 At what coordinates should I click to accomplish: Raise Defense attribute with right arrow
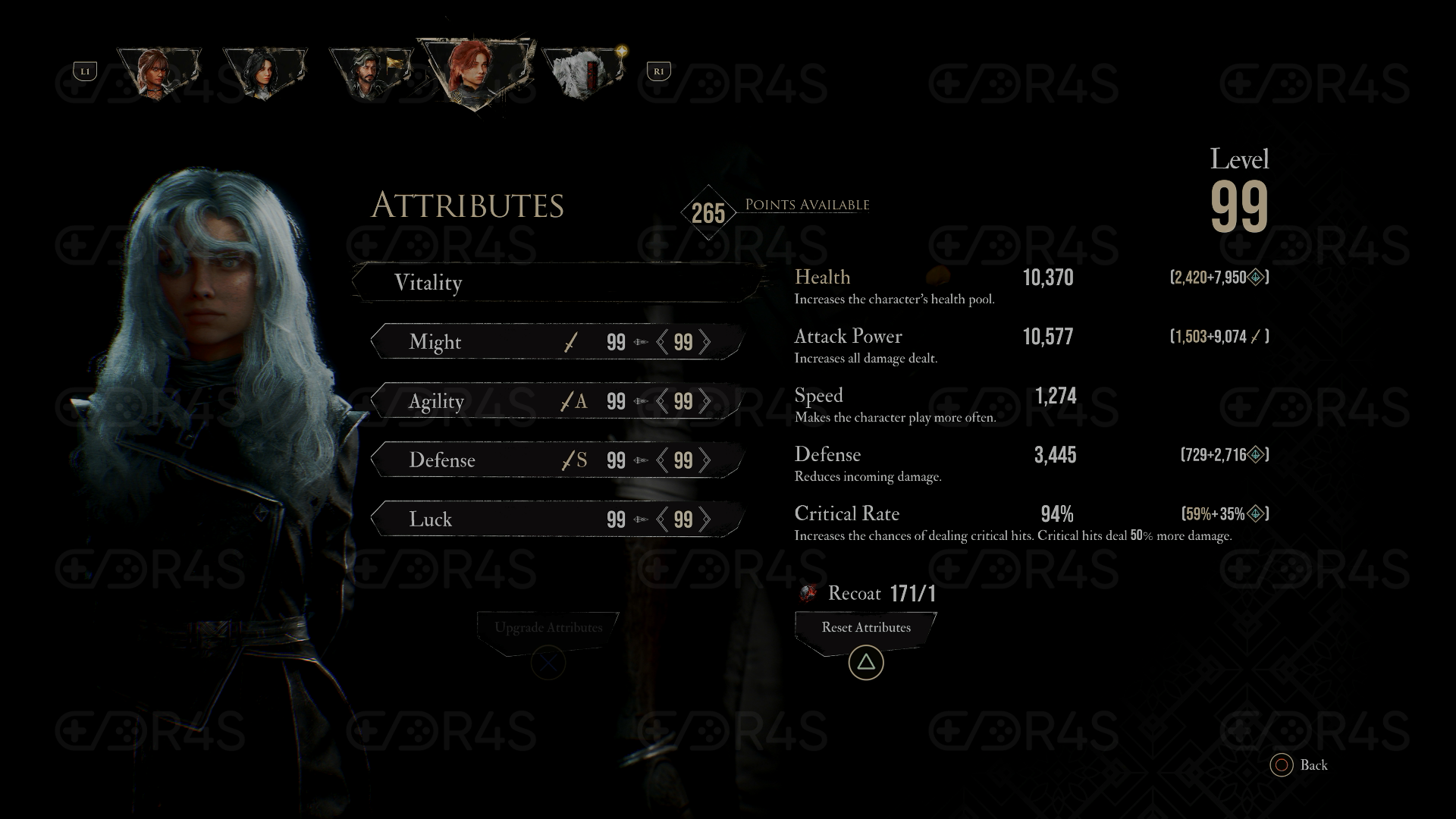pos(705,460)
